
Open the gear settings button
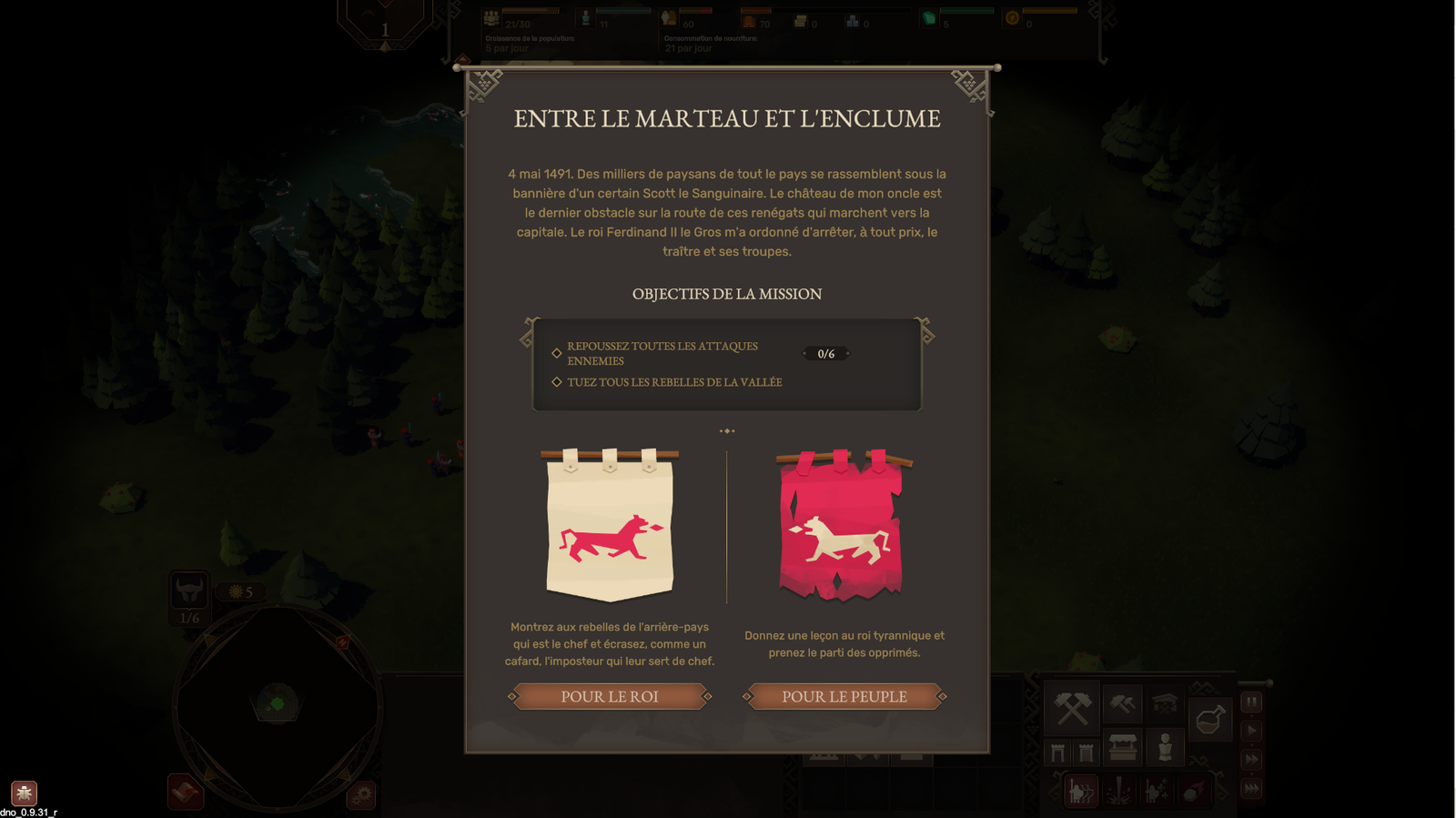pyautogui.click(x=361, y=795)
